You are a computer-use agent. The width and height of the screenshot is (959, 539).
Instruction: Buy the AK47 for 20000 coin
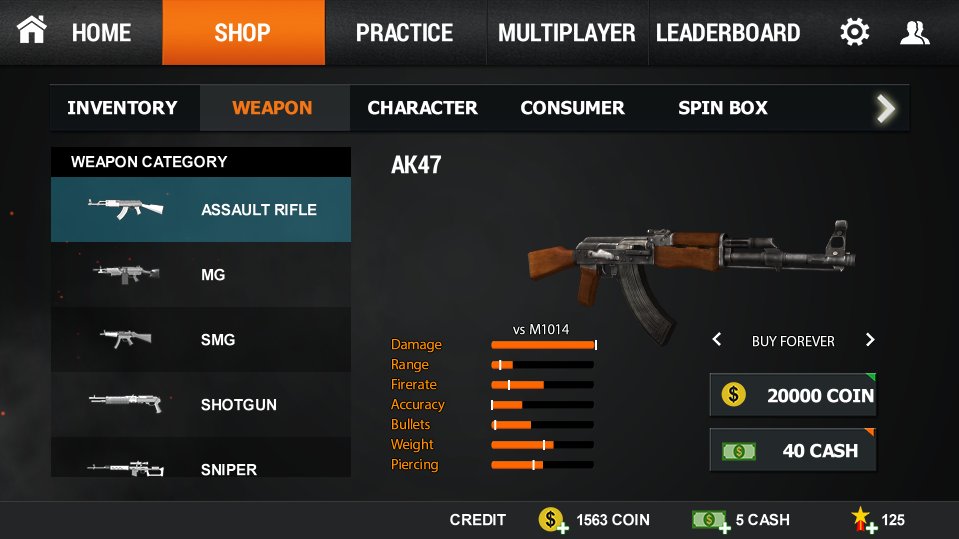click(x=793, y=395)
